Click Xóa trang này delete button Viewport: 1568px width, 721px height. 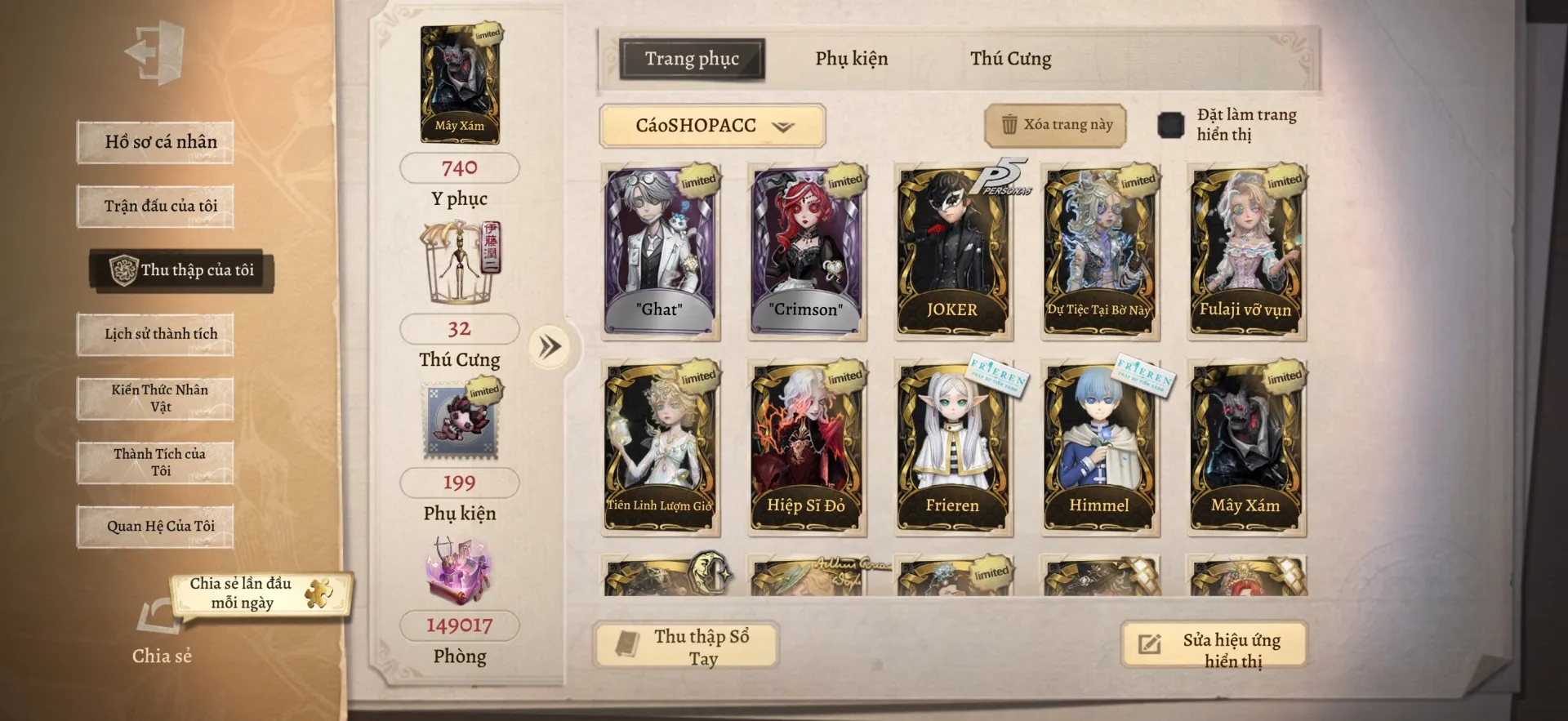pyautogui.click(x=1055, y=125)
